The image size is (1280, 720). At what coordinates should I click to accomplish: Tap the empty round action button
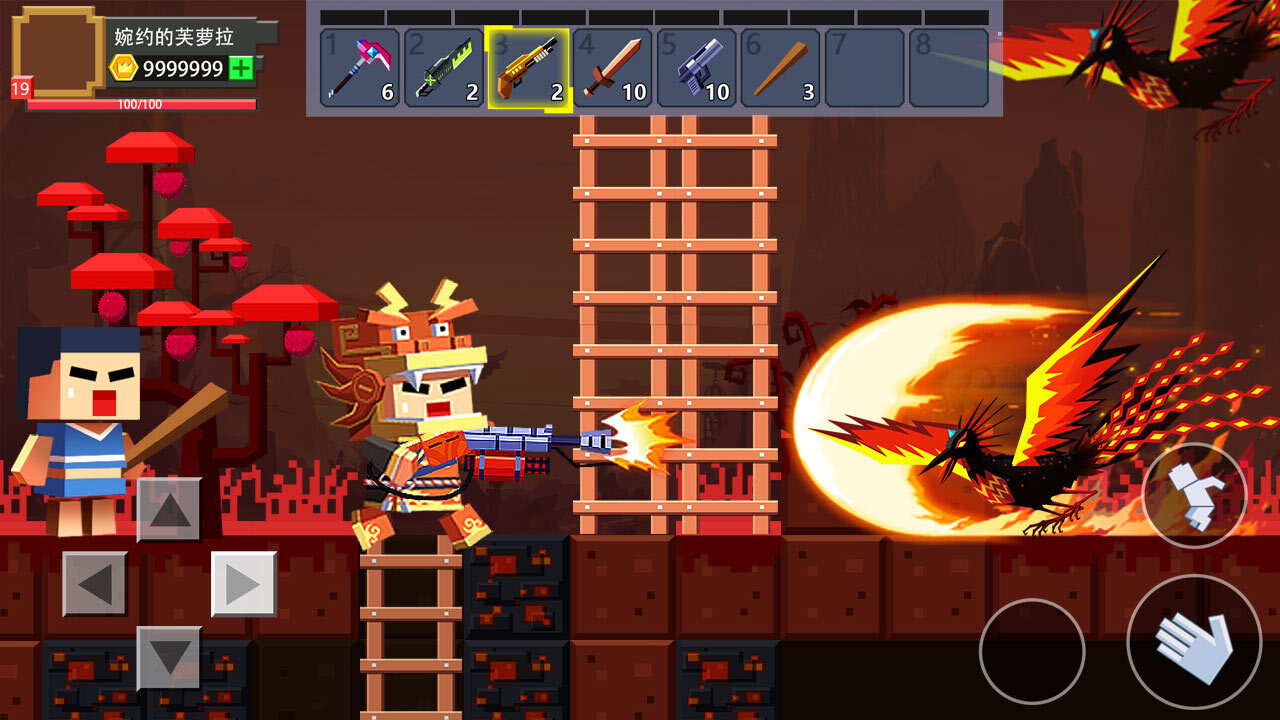(1032, 651)
